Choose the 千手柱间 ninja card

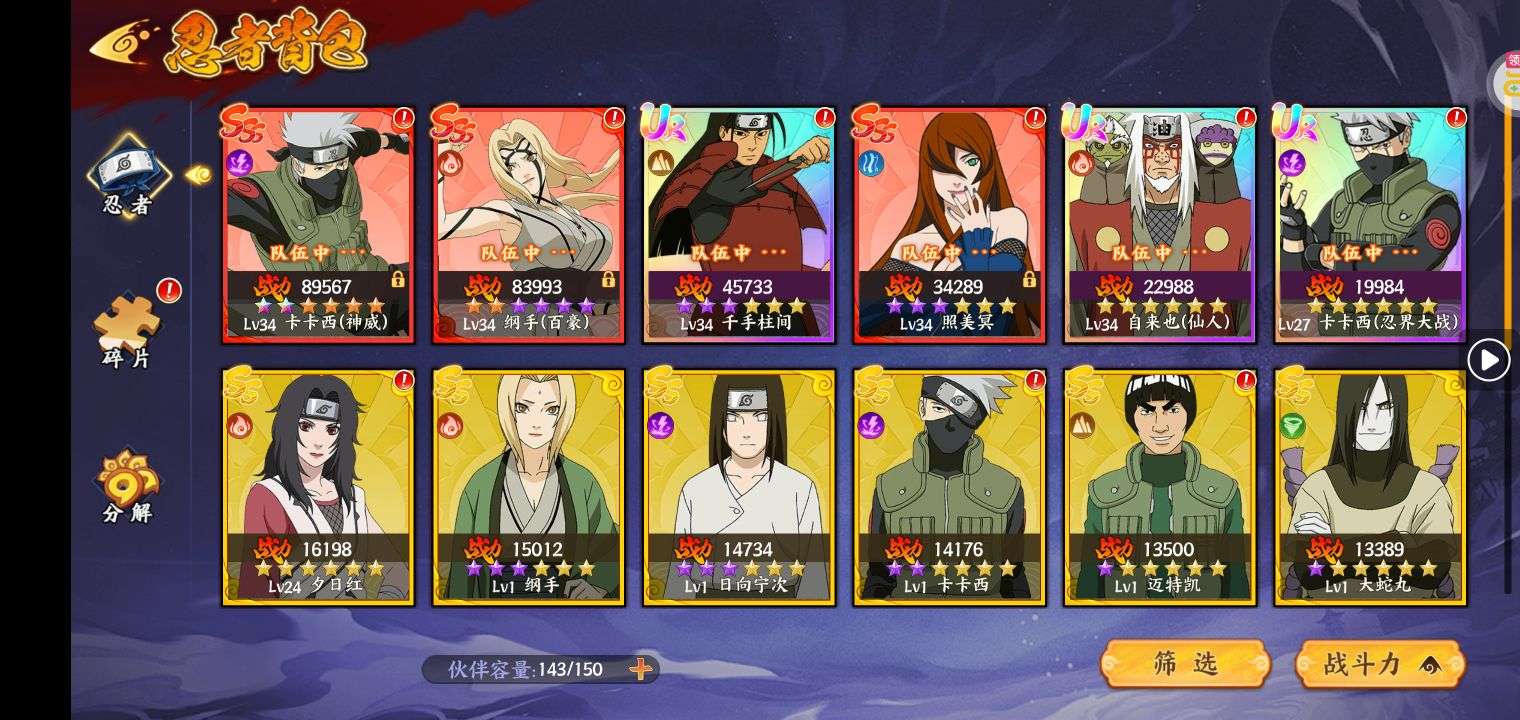pyautogui.click(x=739, y=225)
